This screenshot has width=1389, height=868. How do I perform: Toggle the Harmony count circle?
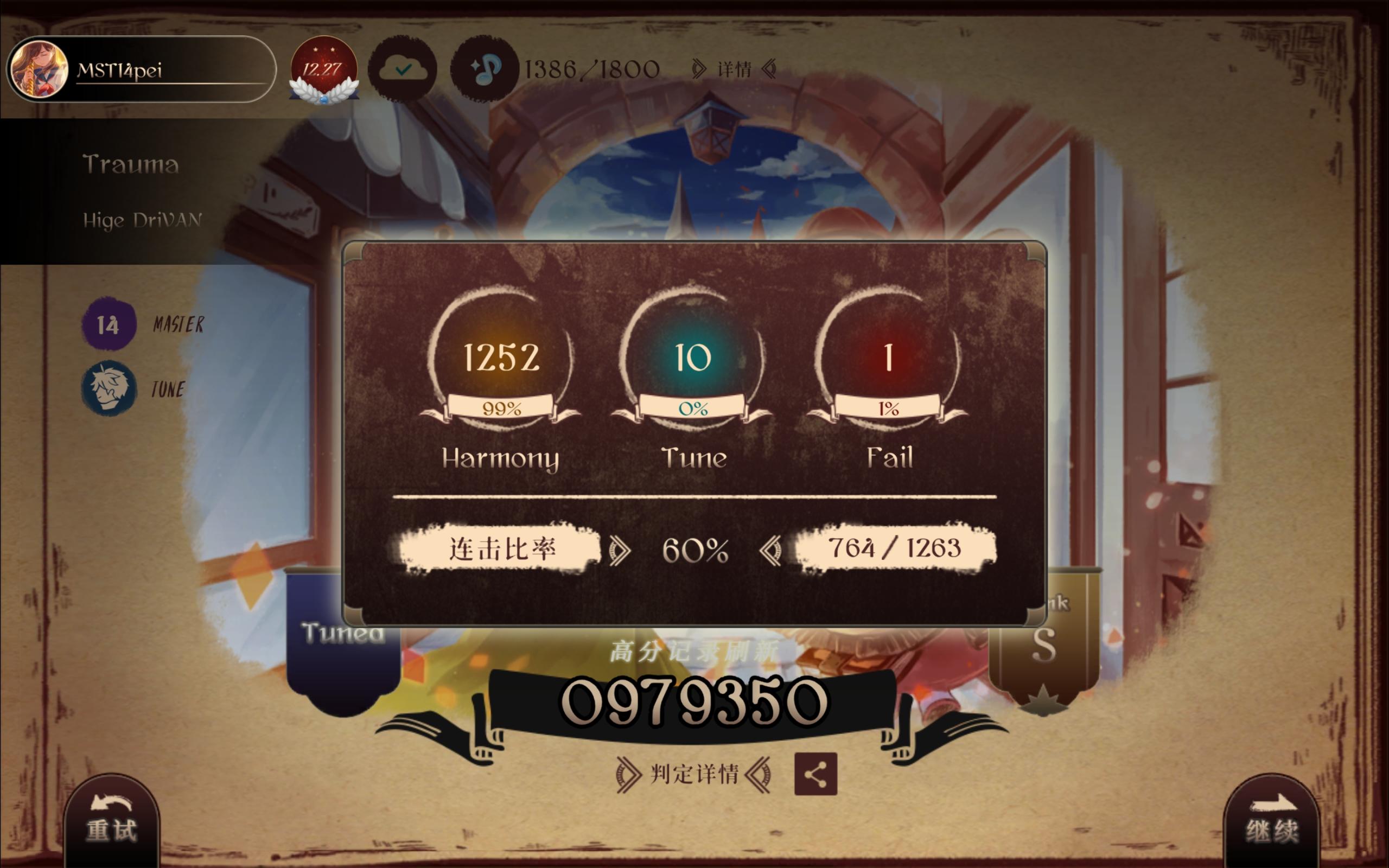501,355
